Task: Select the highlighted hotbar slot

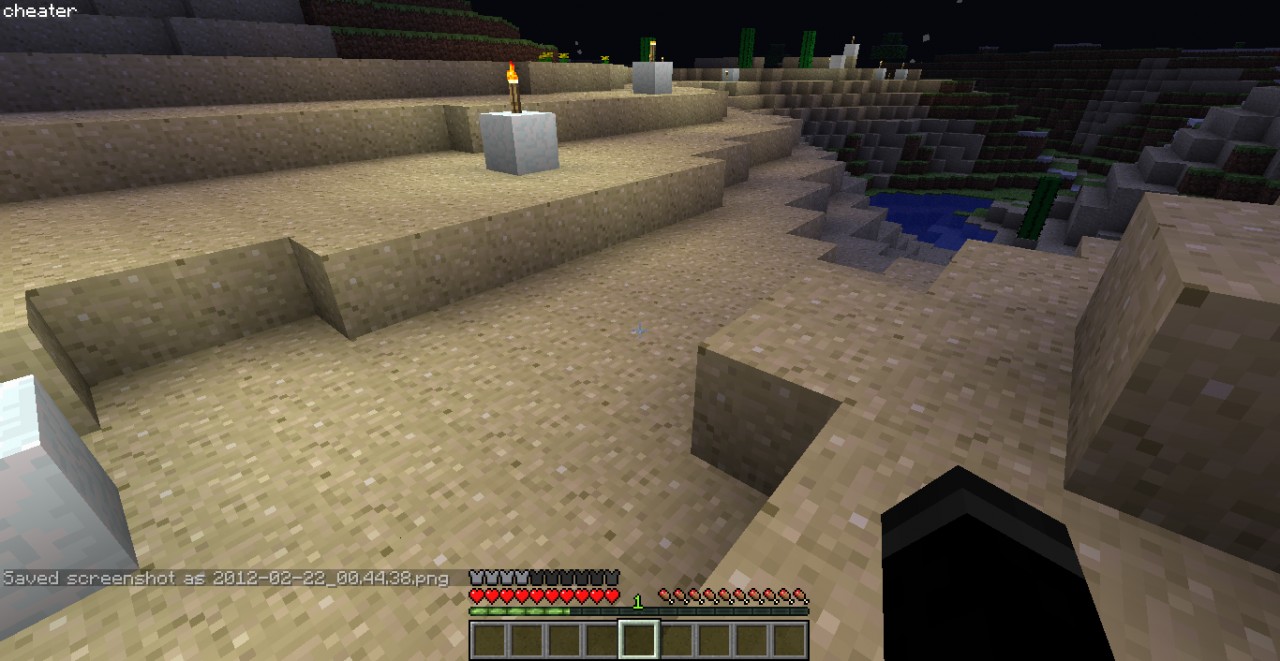Action: pyautogui.click(x=638, y=640)
